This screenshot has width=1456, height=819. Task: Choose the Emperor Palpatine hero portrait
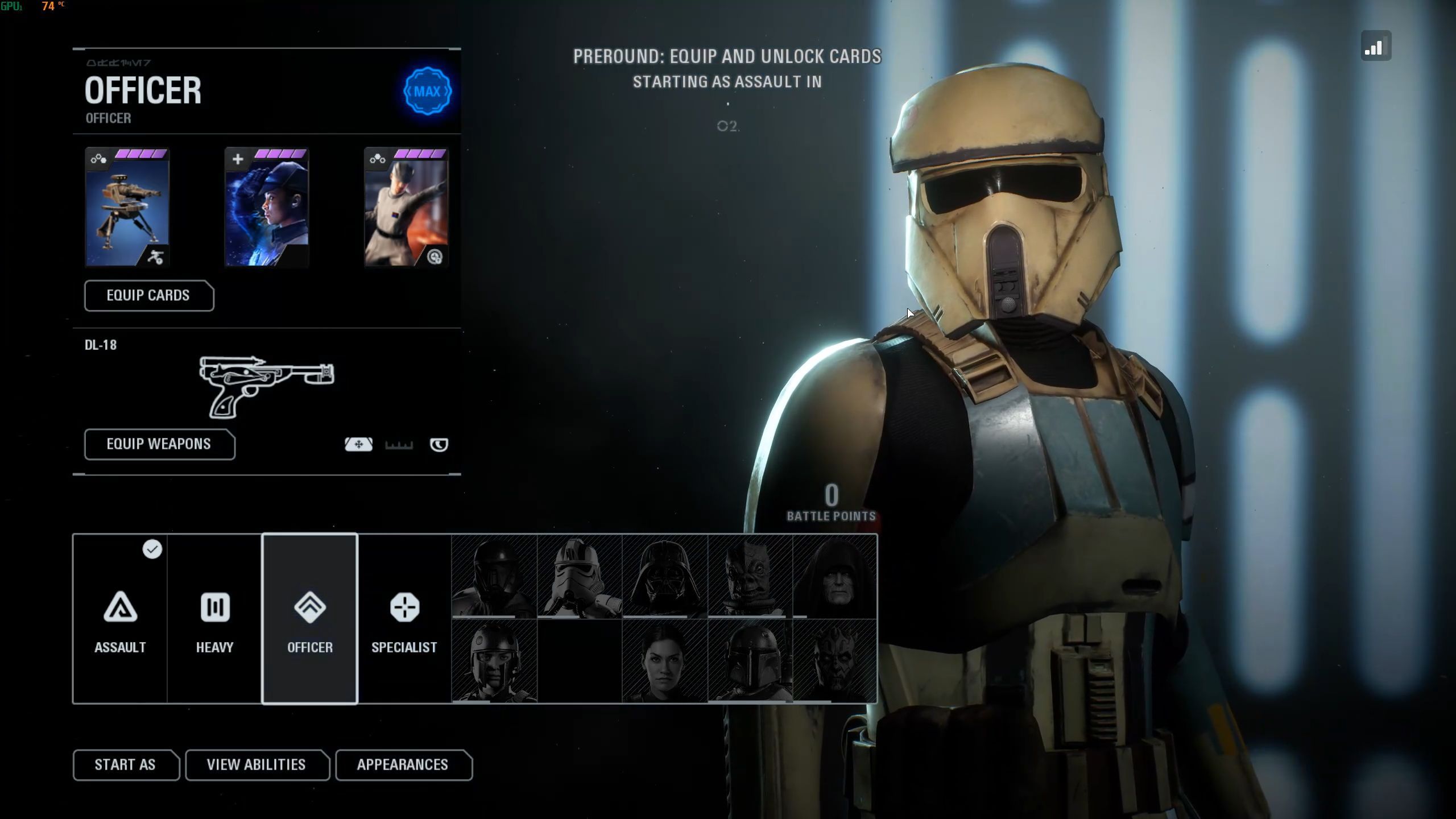click(835, 576)
